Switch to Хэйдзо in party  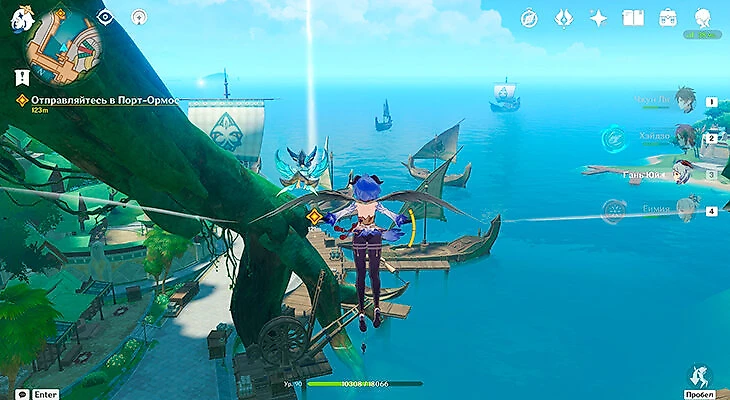(683, 137)
